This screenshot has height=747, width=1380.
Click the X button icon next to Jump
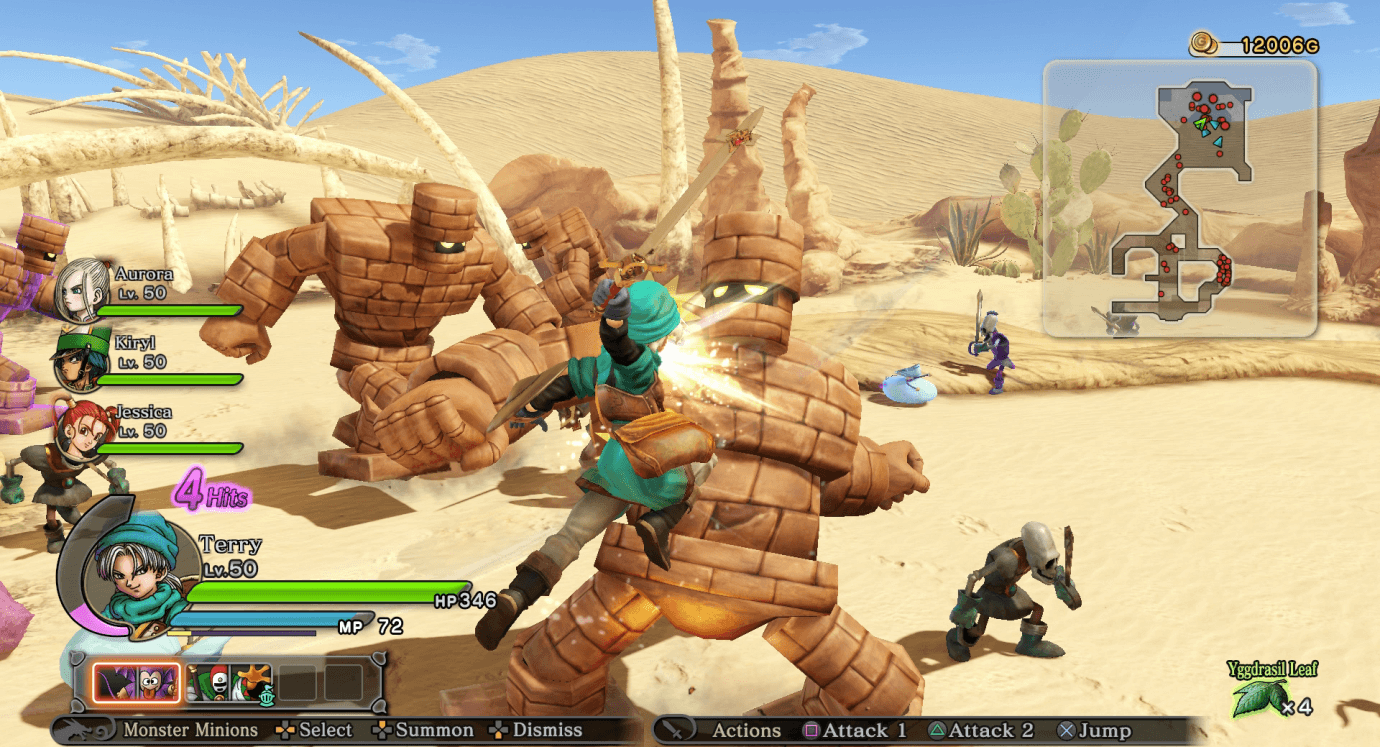pyautogui.click(x=1066, y=730)
